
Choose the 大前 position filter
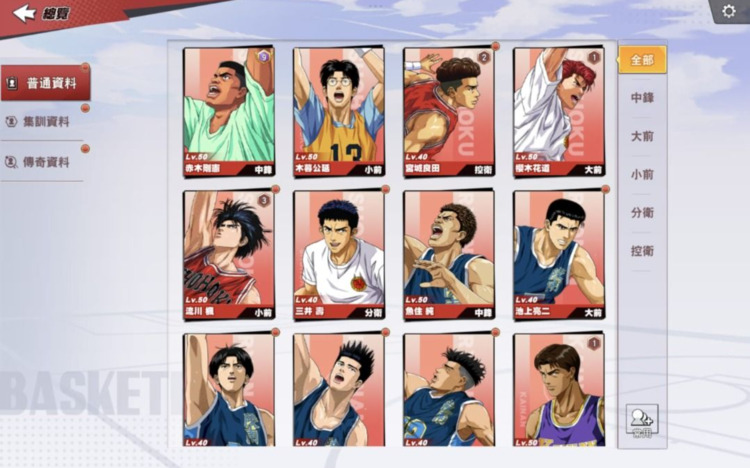click(x=642, y=136)
